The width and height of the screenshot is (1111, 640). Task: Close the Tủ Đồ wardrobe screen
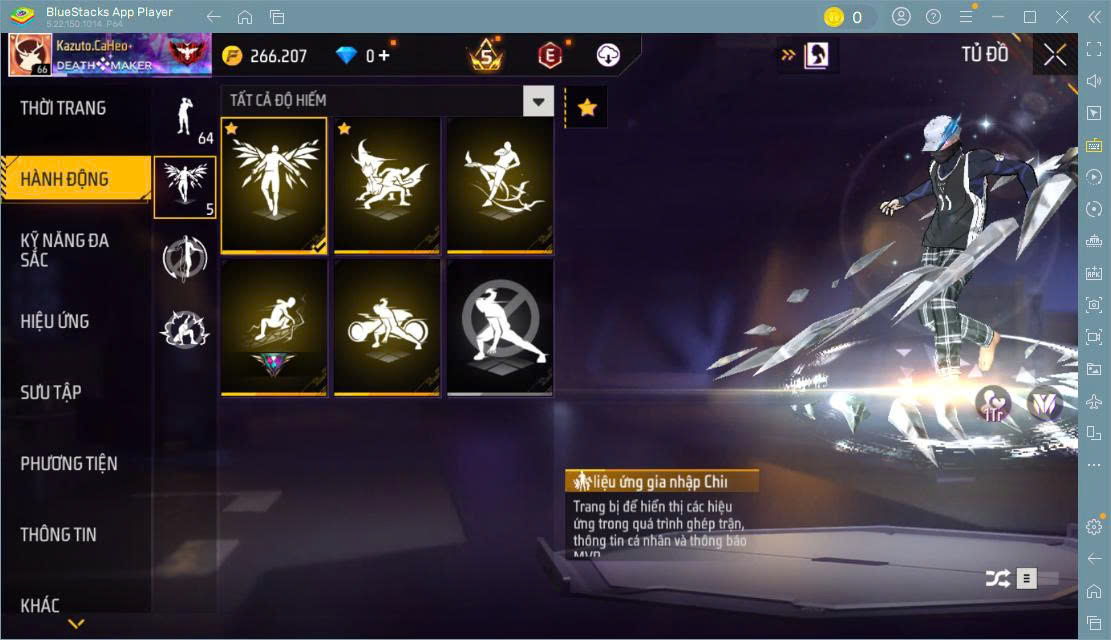pos(1055,56)
